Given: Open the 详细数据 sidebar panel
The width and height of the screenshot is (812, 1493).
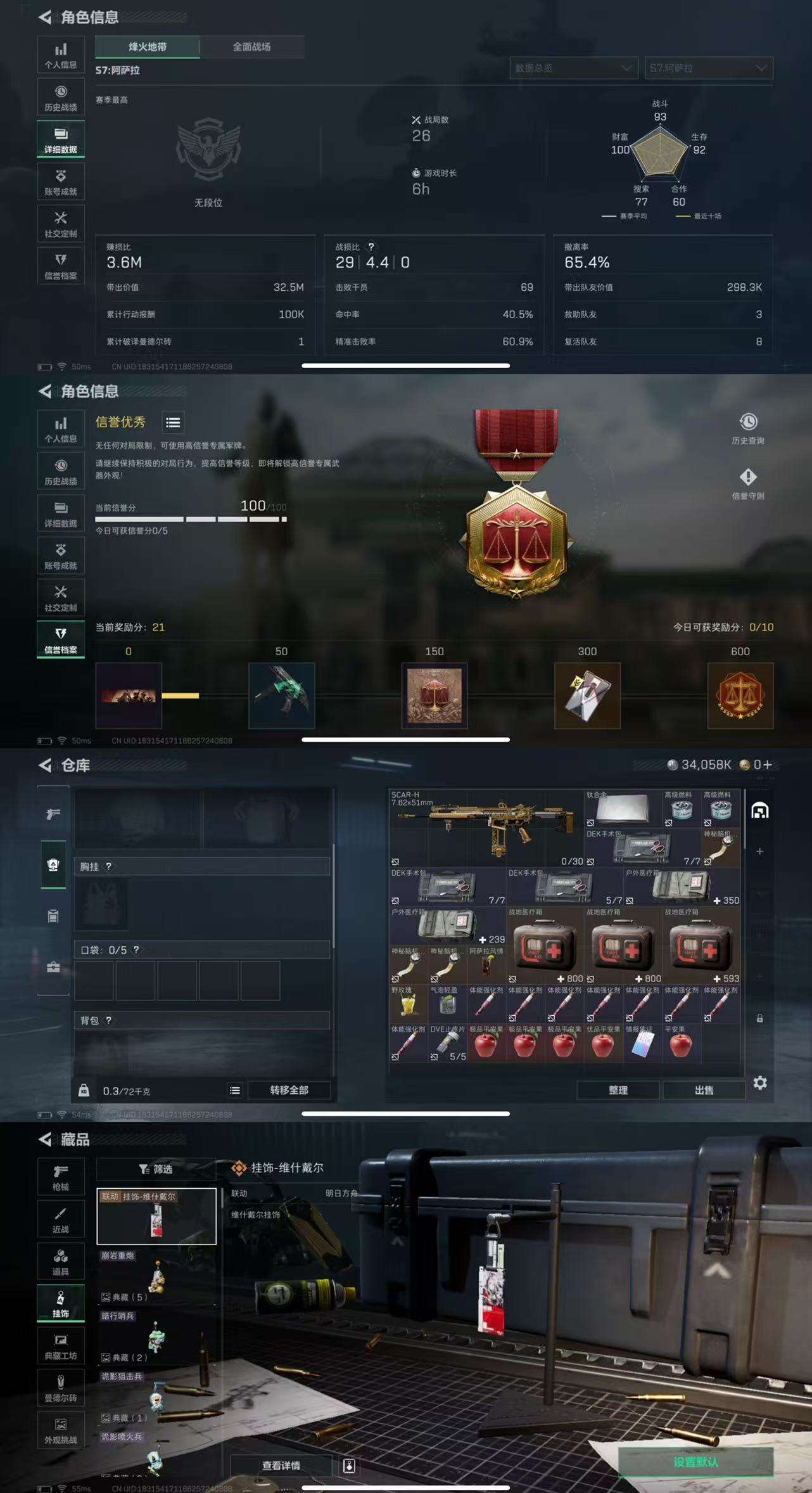Looking at the screenshot, I should click(x=61, y=138).
